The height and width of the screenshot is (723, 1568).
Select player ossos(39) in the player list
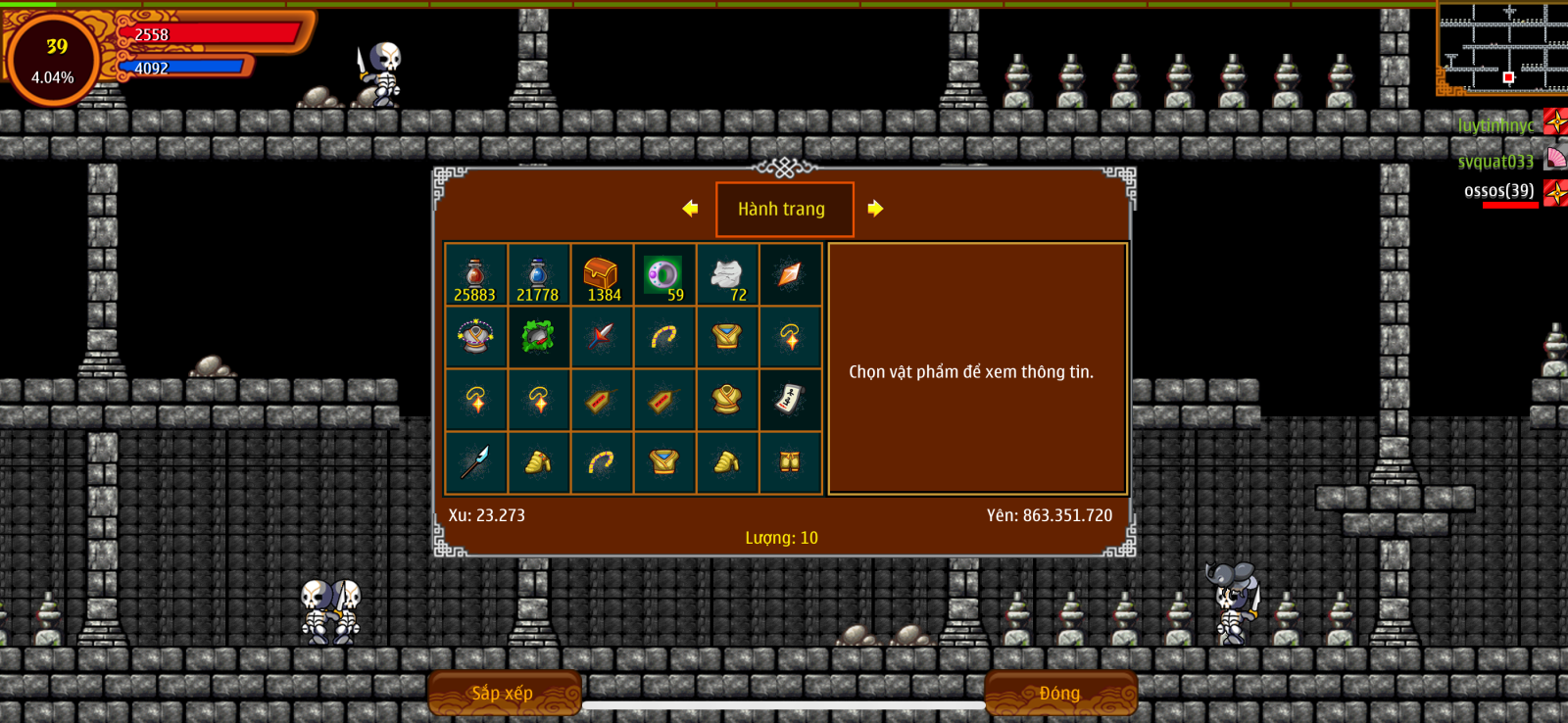[x=1499, y=191]
